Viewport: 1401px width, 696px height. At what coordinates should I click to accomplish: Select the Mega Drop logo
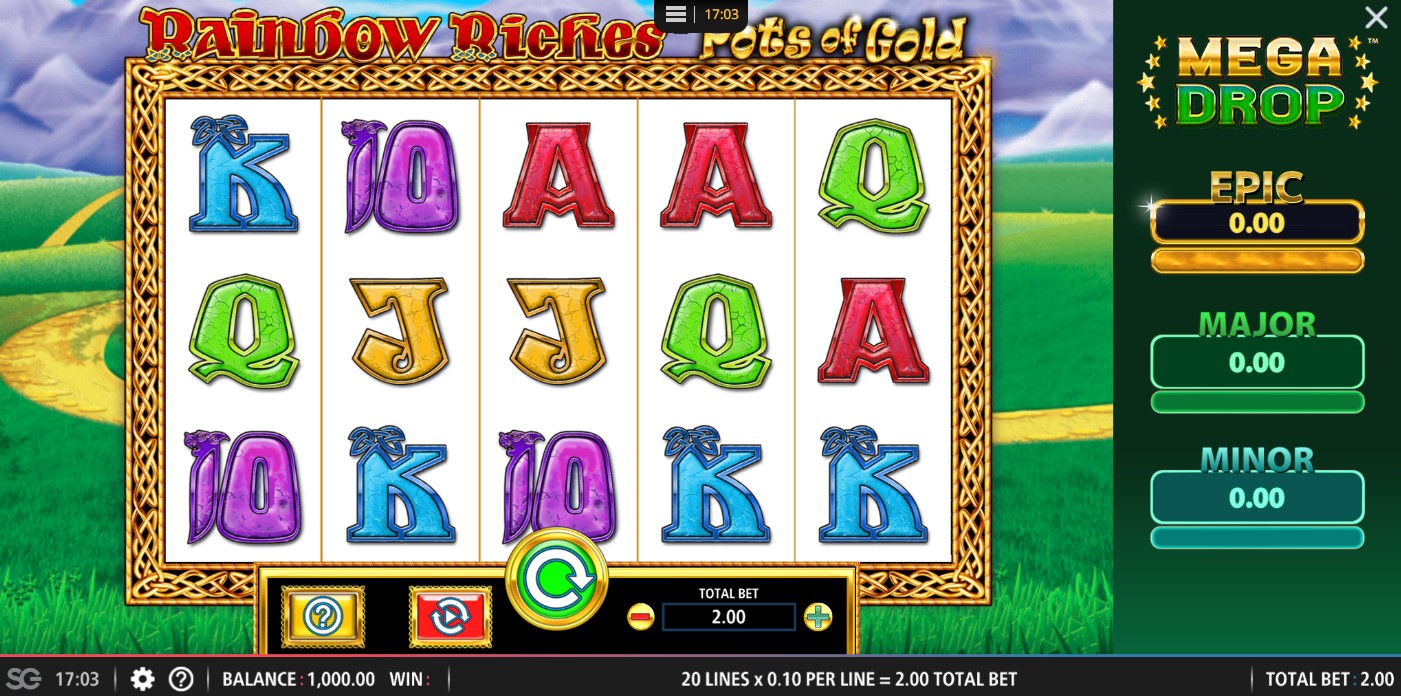click(x=1257, y=82)
